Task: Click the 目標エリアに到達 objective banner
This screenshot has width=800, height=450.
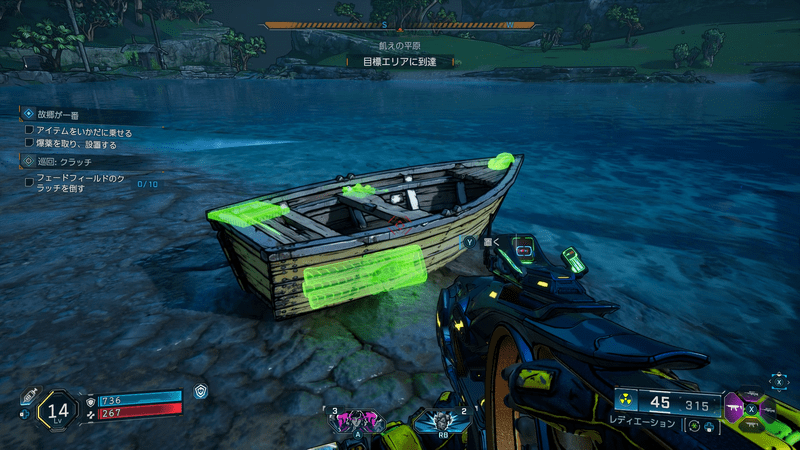Action: click(400, 61)
